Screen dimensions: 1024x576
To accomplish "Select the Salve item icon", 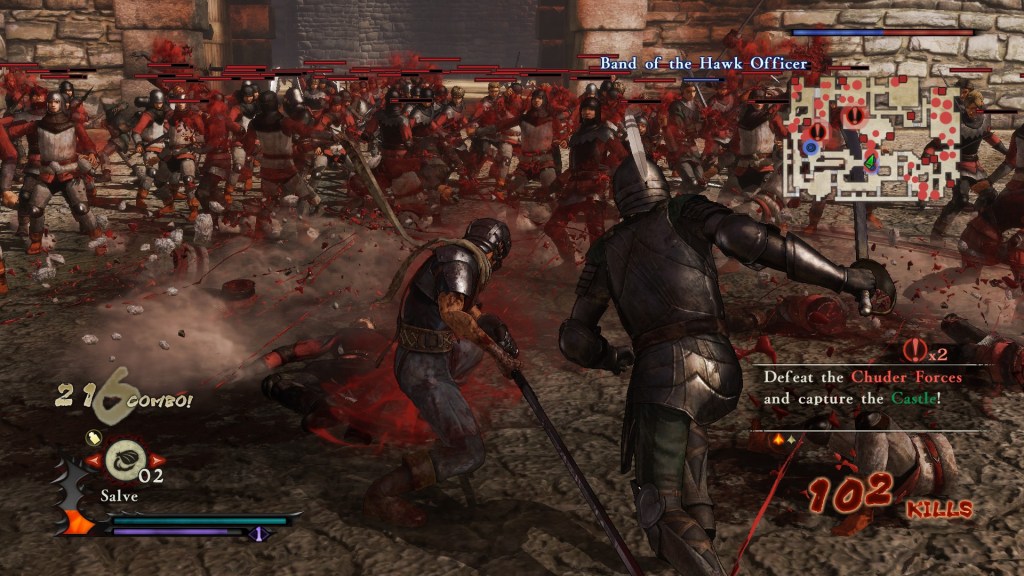I will 125,460.
